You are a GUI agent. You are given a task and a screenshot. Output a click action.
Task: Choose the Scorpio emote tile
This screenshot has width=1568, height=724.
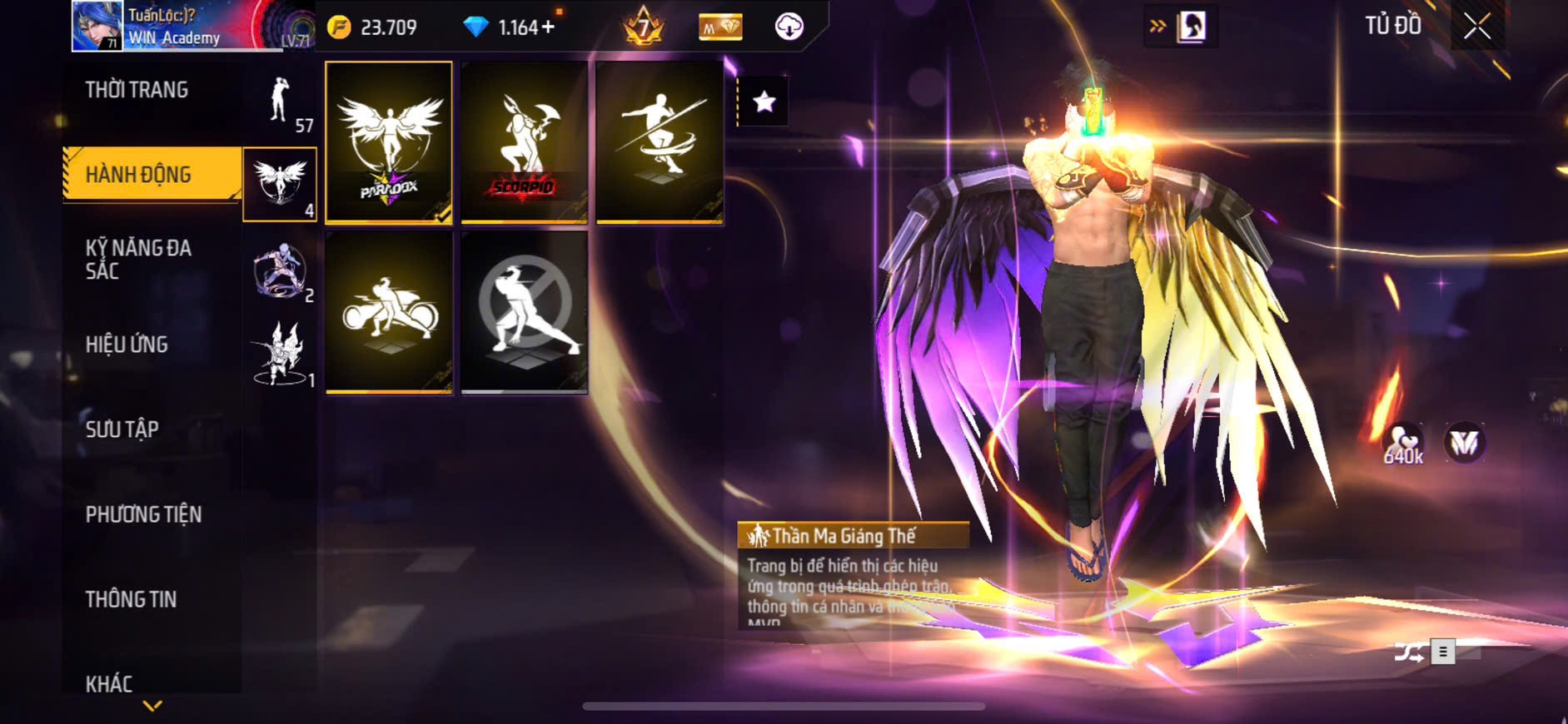point(524,142)
